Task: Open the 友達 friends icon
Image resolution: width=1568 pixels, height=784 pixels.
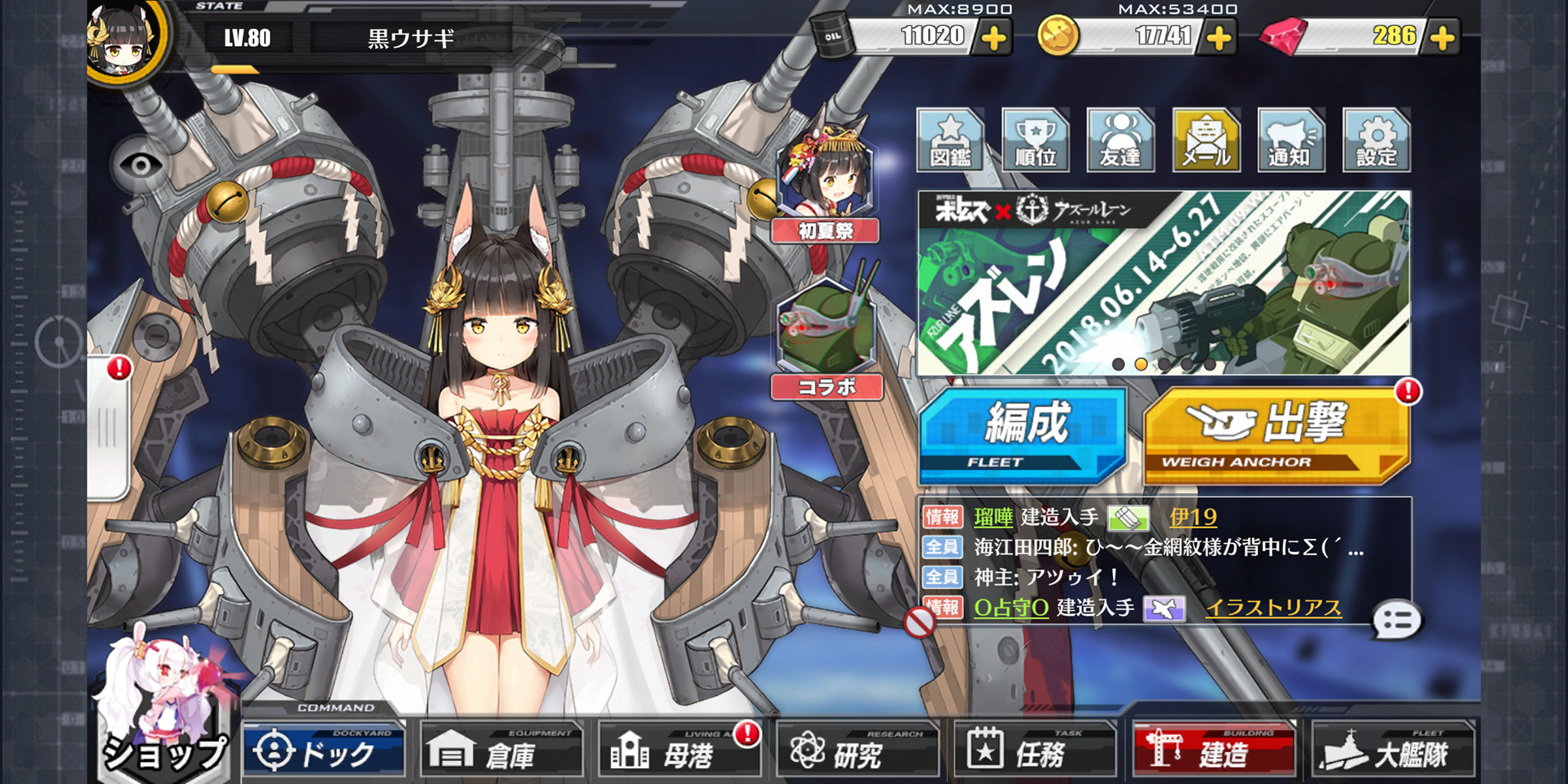Action: [x=1120, y=140]
